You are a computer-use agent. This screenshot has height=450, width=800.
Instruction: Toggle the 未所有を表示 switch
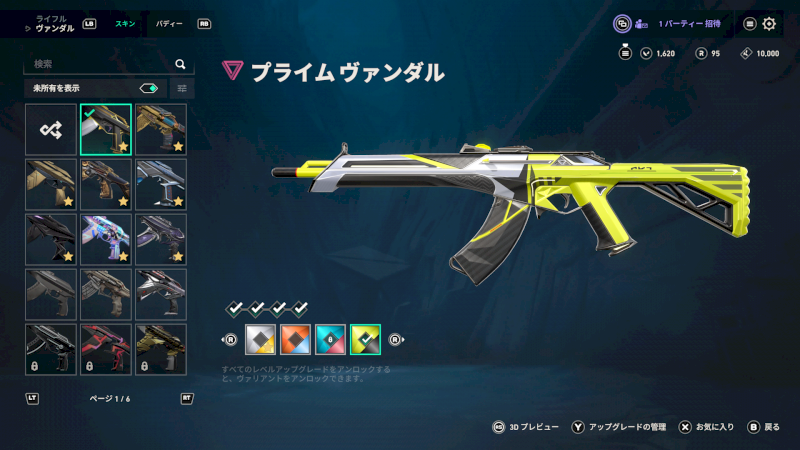pyautogui.click(x=149, y=88)
